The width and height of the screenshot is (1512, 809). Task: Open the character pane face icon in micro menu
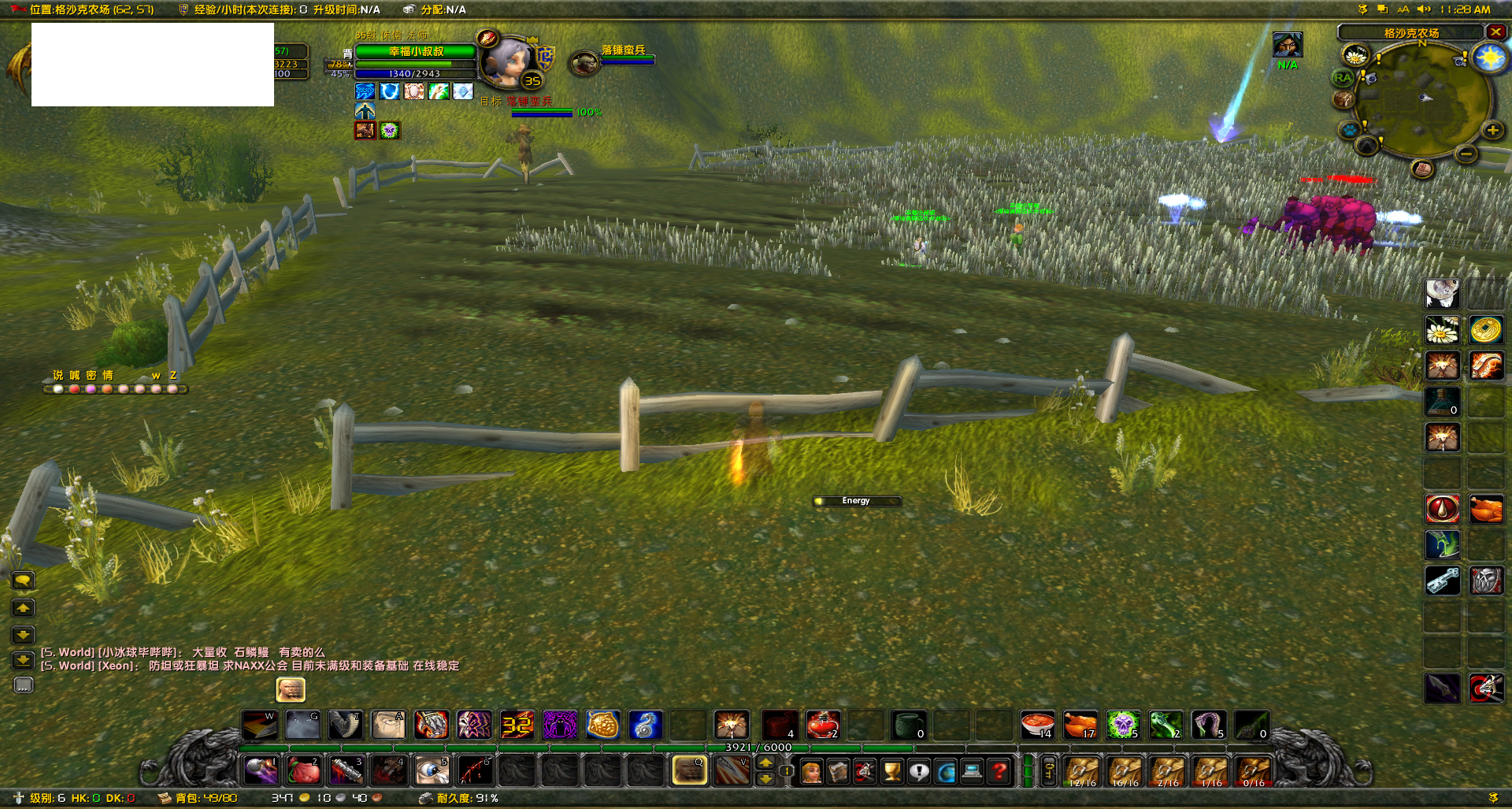pyautogui.click(x=811, y=770)
